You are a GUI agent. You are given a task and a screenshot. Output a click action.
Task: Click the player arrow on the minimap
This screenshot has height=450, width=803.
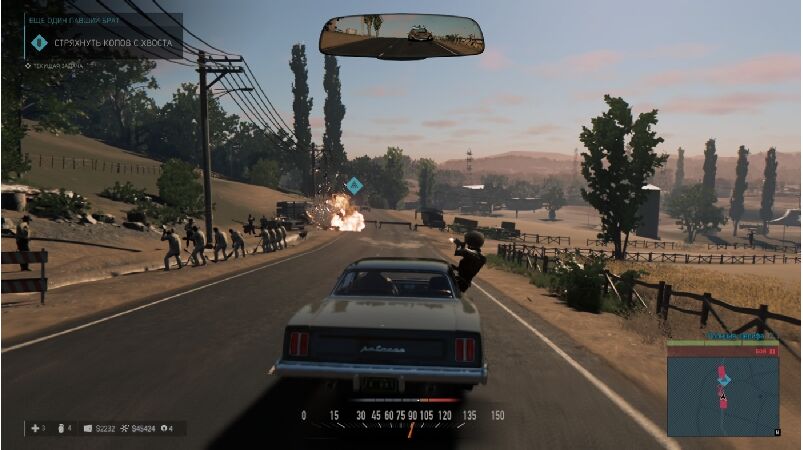723,397
